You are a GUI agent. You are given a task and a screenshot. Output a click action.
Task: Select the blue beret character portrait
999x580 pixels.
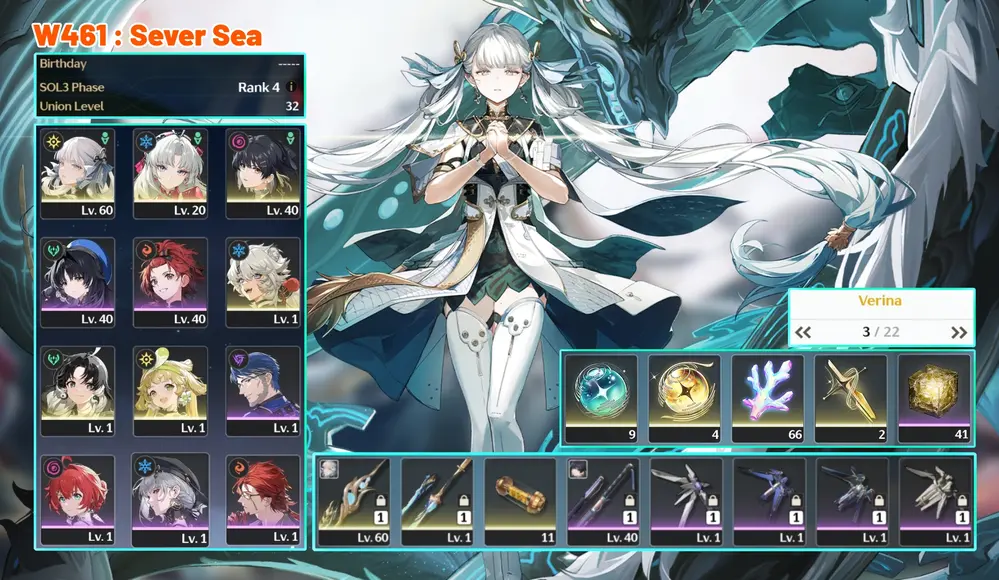tap(77, 282)
